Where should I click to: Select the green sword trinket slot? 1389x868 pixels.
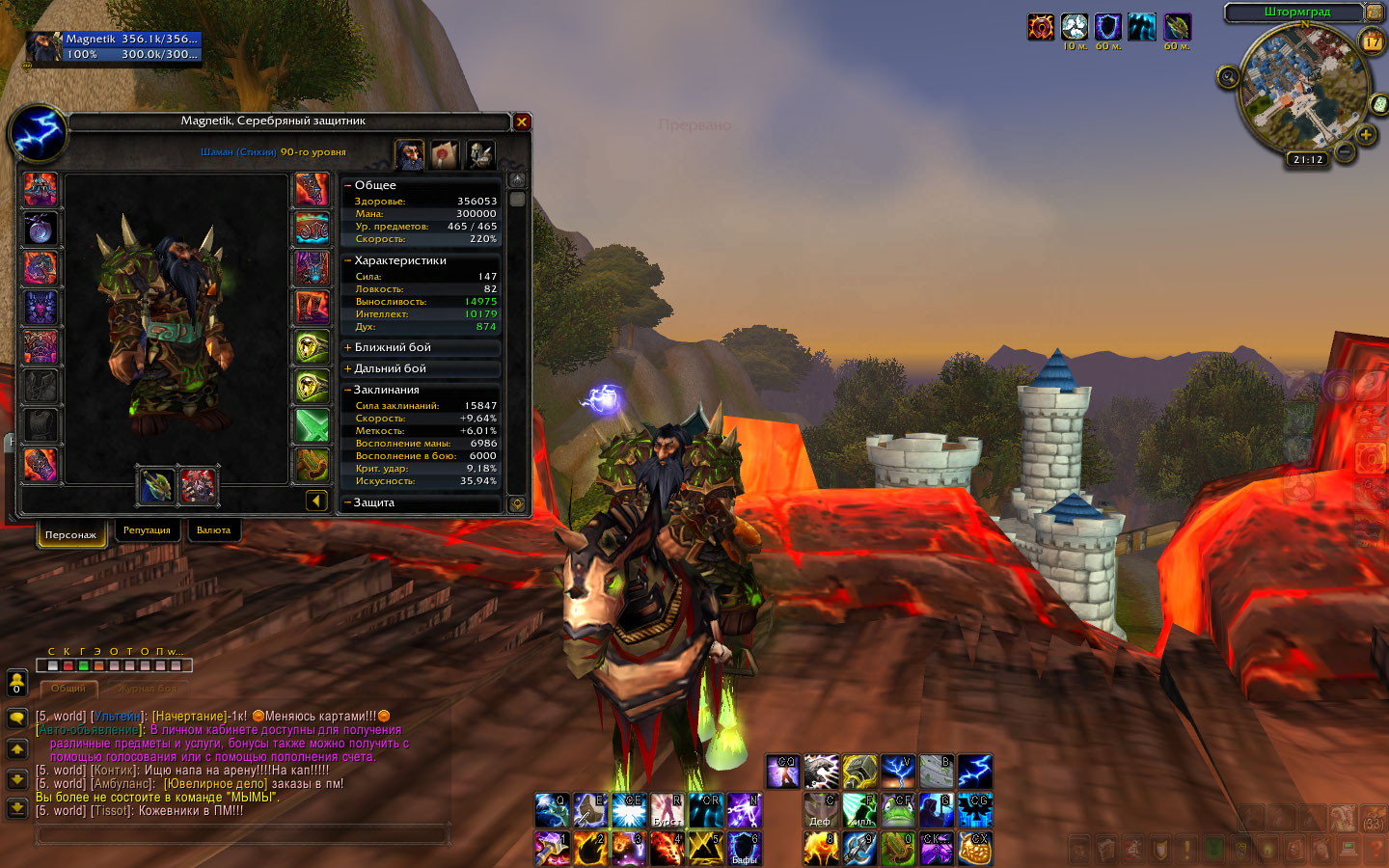click(312, 425)
